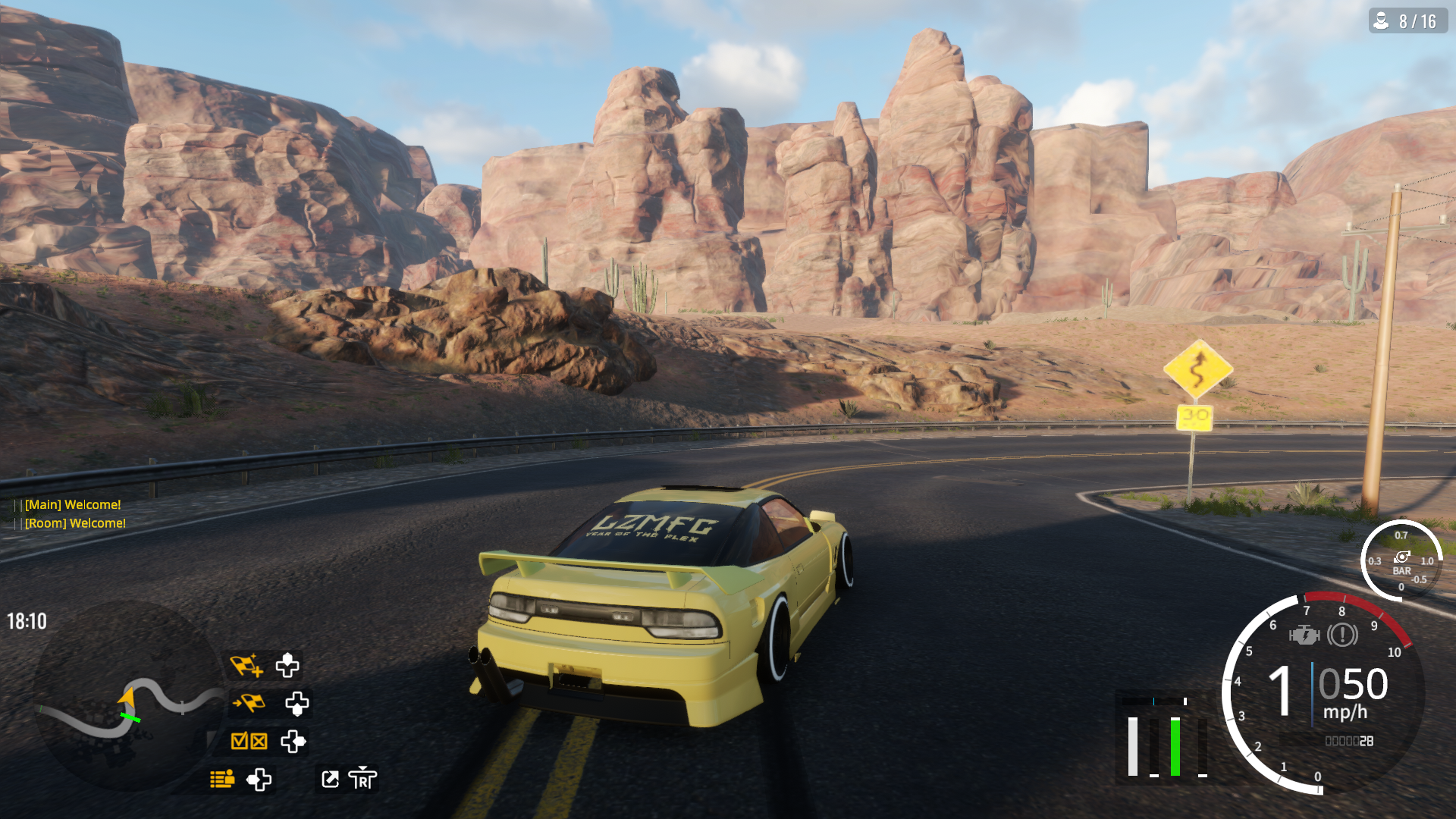Activate the arrow-to-checkered-flag icon

tap(248, 703)
